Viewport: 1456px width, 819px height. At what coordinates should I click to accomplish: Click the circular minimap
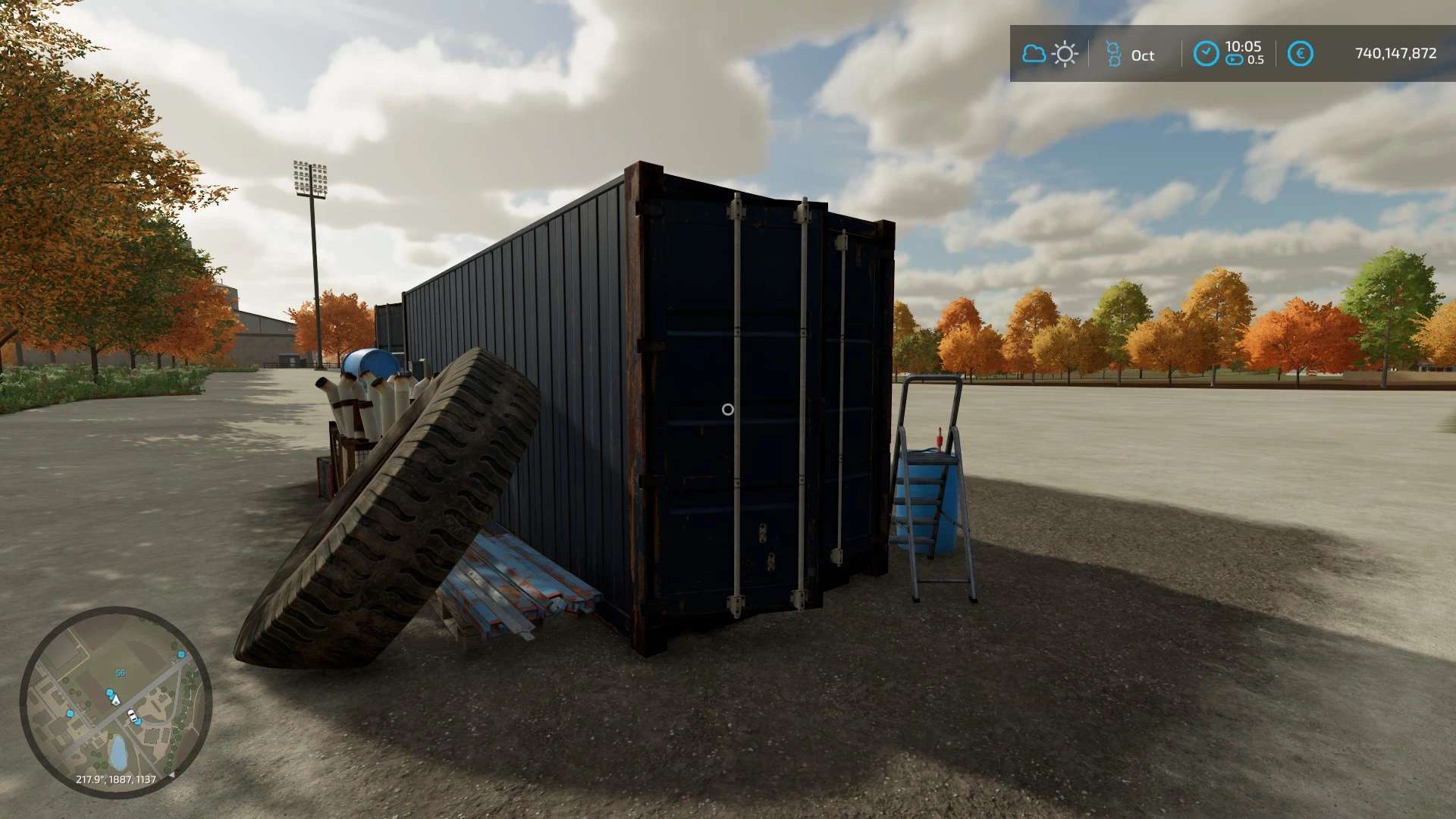pyautogui.click(x=115, y=702)
